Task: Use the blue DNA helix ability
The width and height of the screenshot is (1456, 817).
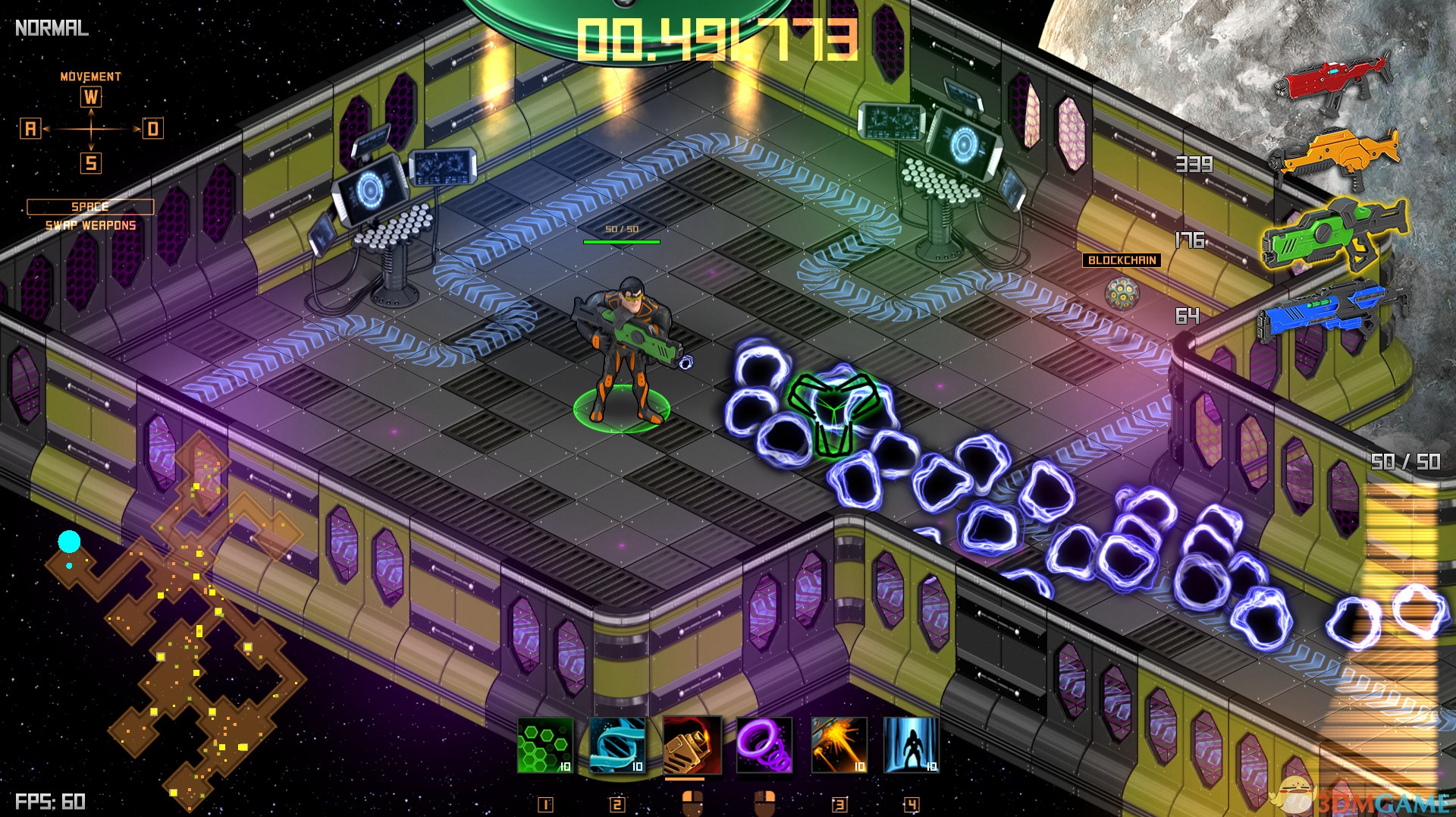Action: pos(617,745)
